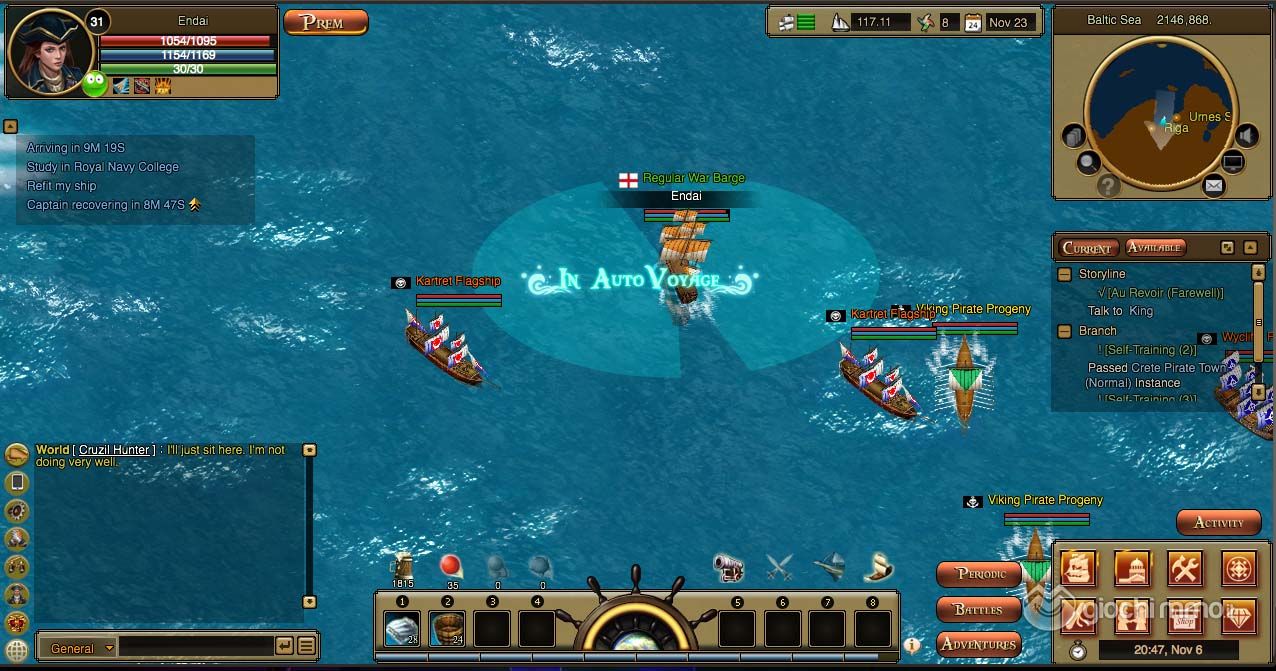Open the Battles menu
The height and width of the screenshot is (671, 1276).
click(x=979, y=609)
